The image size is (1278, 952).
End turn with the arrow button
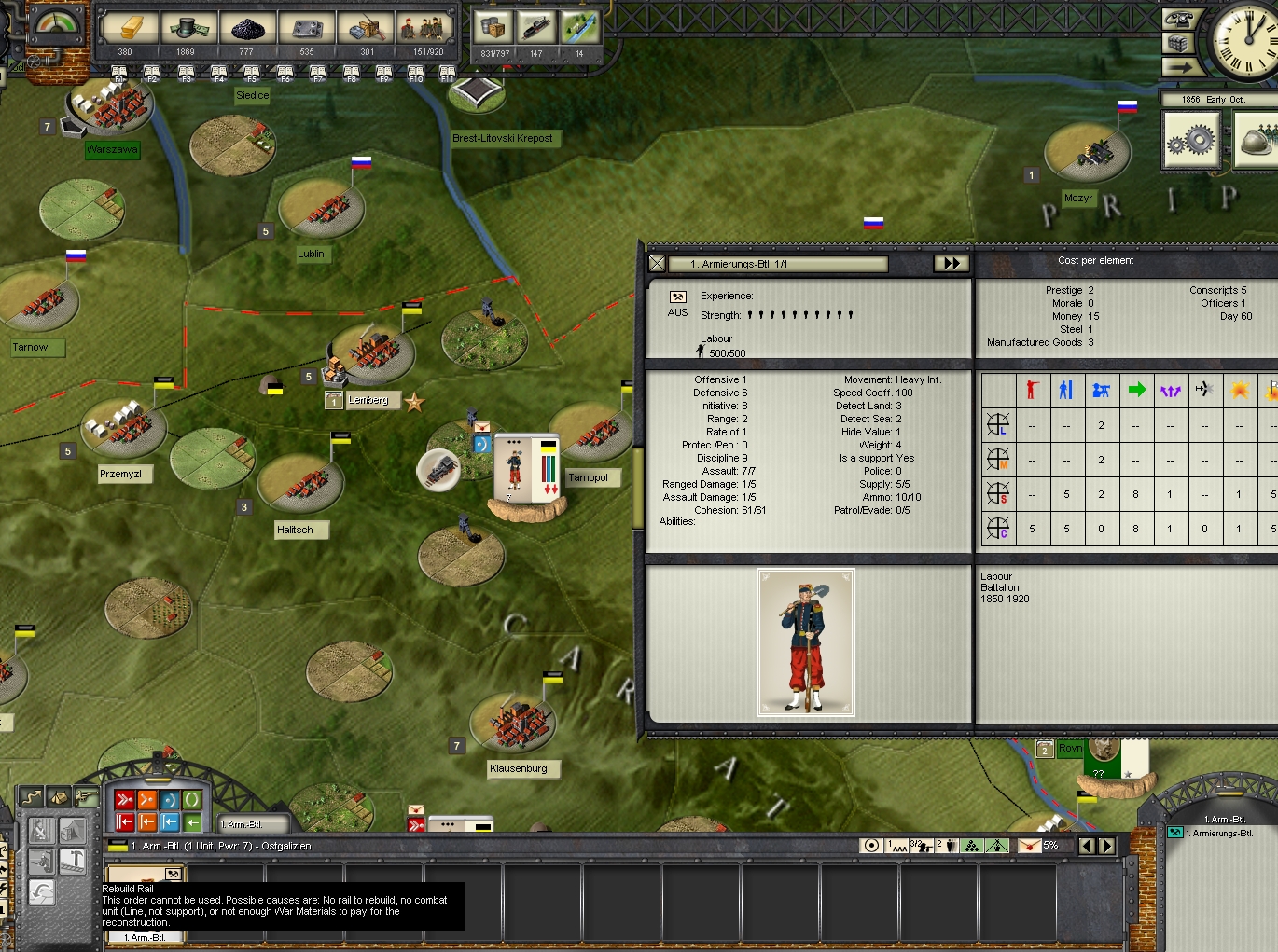[1177, 67]
